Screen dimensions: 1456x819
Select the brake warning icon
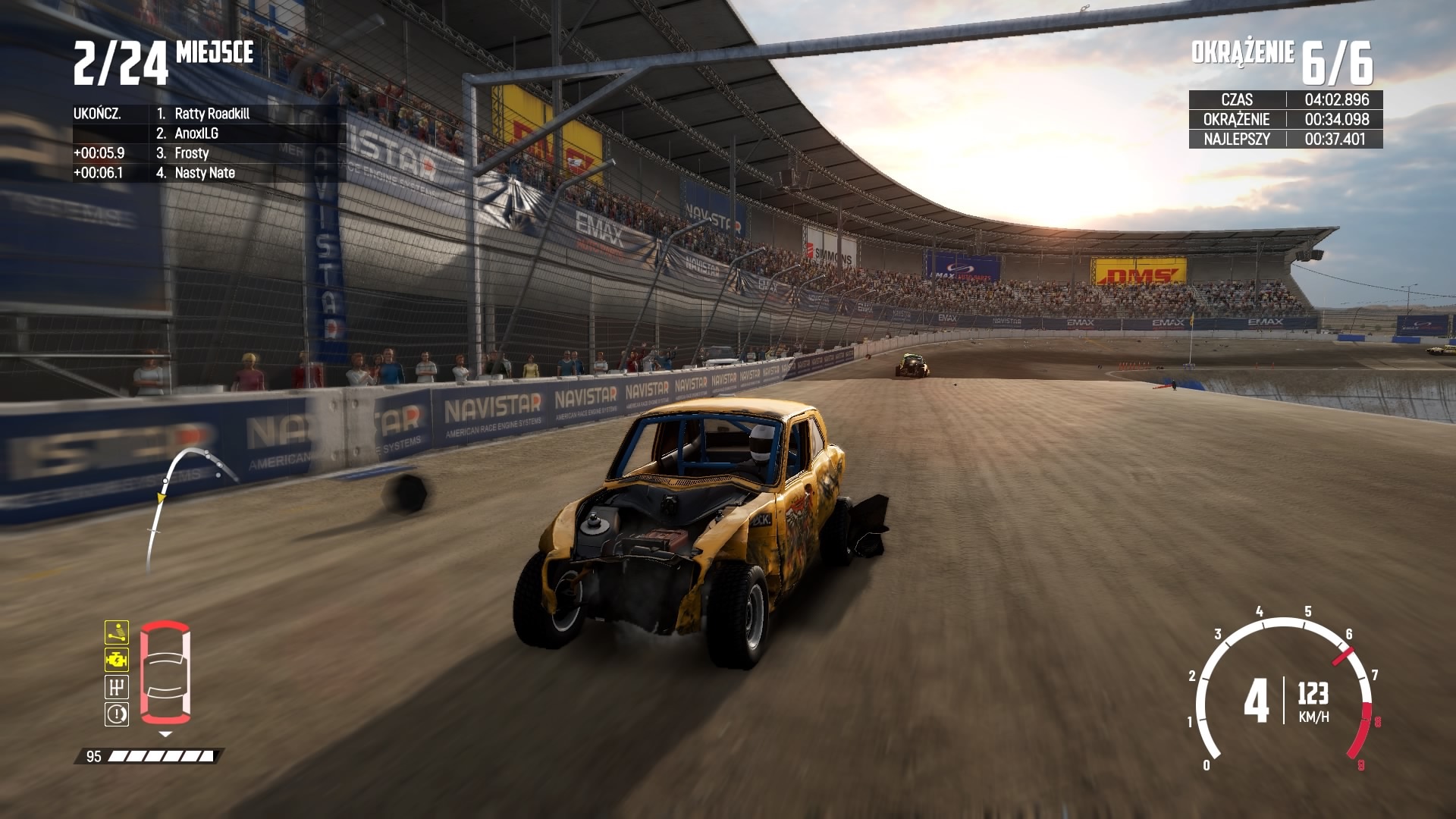(x=117, y=714)
